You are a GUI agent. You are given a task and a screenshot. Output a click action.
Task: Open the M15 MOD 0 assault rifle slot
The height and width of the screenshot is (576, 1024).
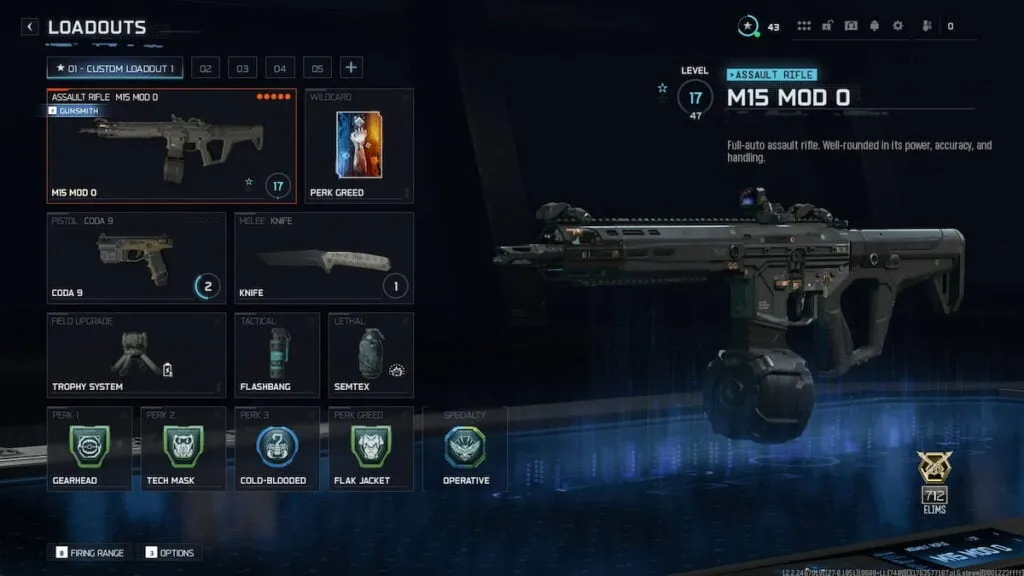pyautogui.click(x=171, y=146)
